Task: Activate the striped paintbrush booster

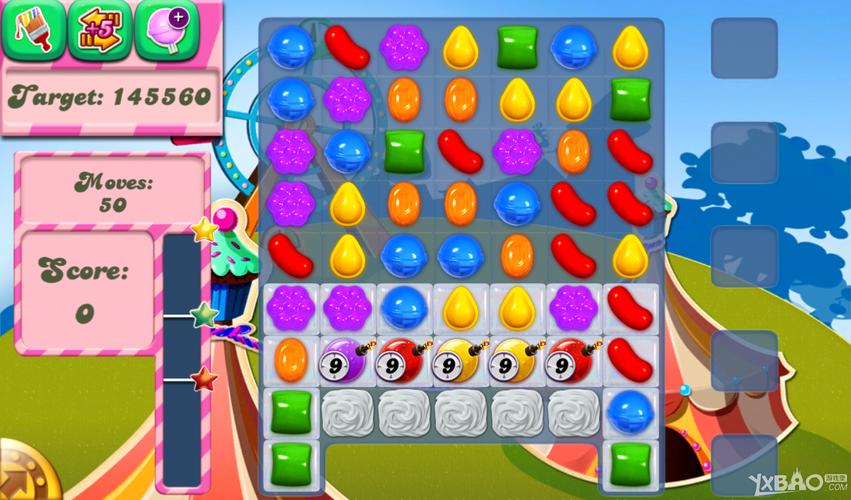Action: (33, 29)
